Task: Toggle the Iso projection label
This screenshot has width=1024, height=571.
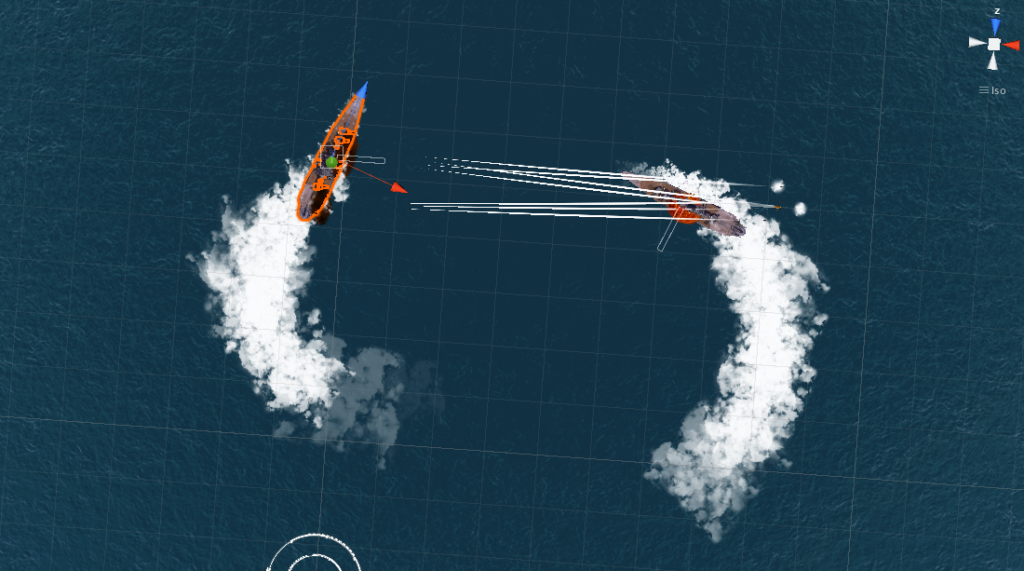Action: tap(993, 91)
